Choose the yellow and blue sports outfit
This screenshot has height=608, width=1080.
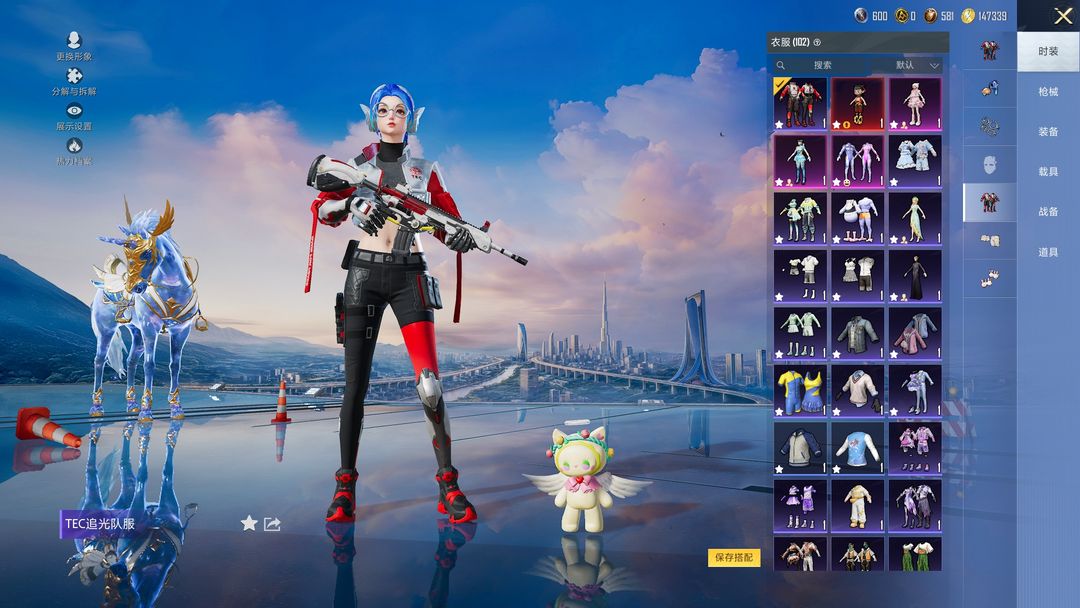click(799, 390)
